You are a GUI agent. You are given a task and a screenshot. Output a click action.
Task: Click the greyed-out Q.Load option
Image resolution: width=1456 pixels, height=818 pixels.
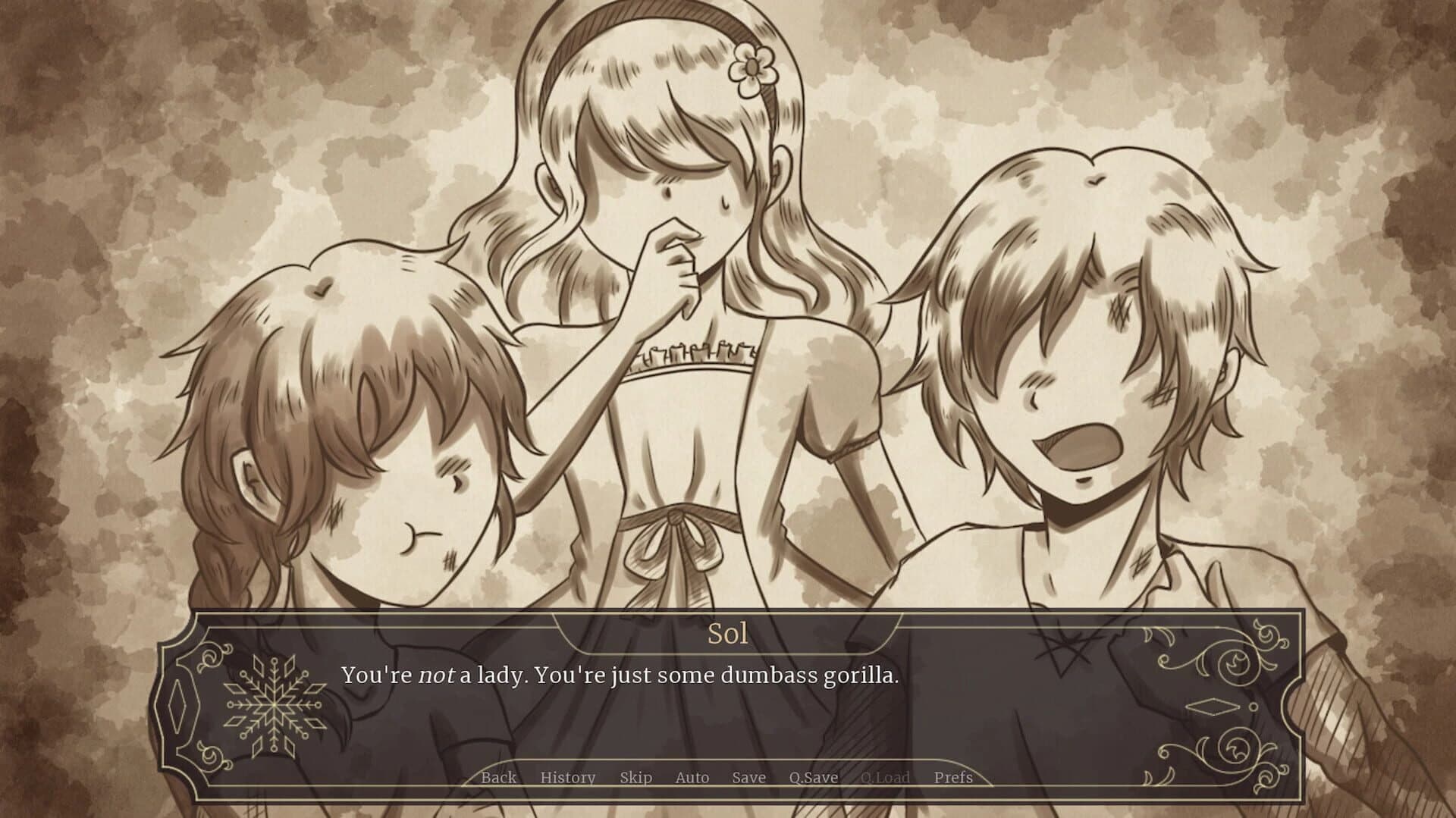pyautogui.click(x=886, y=778)
